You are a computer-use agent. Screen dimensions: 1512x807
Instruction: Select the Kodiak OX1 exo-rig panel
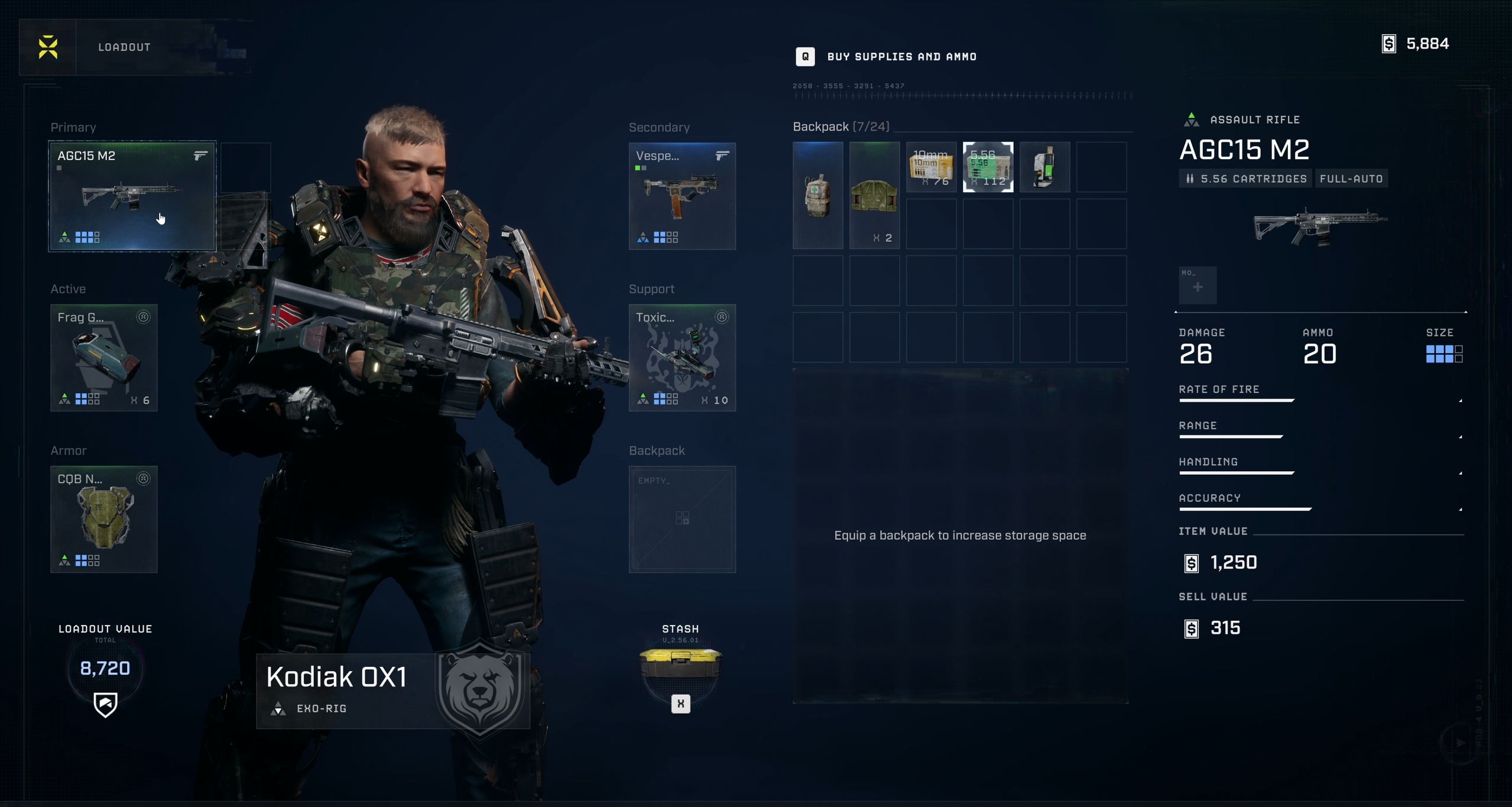[x=392, y=691]
